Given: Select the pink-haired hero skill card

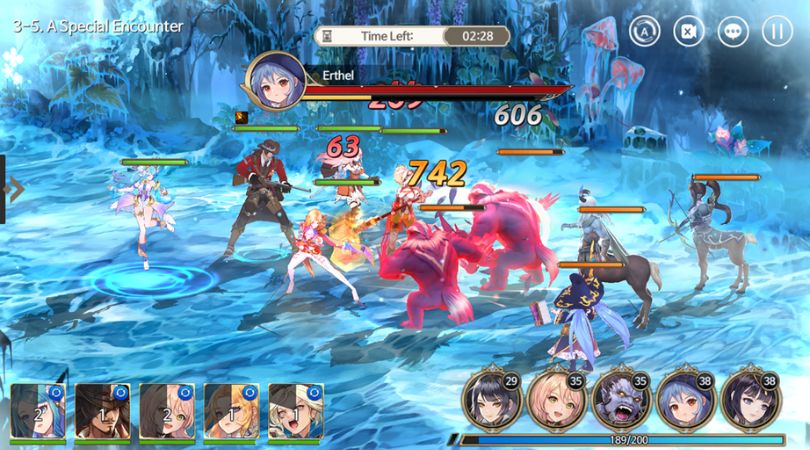Looking at the screenshot, I should [167, 410].
